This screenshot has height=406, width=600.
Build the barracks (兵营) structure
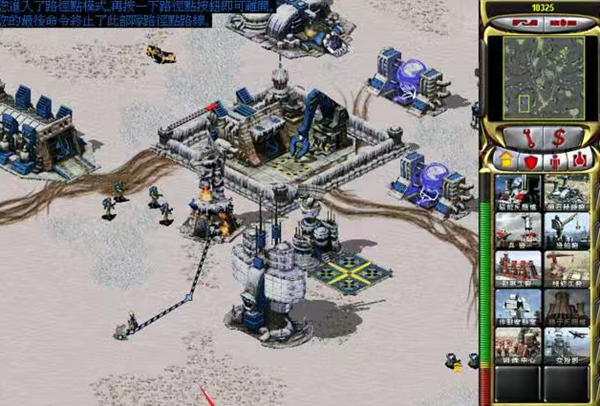tap(518, 229)
